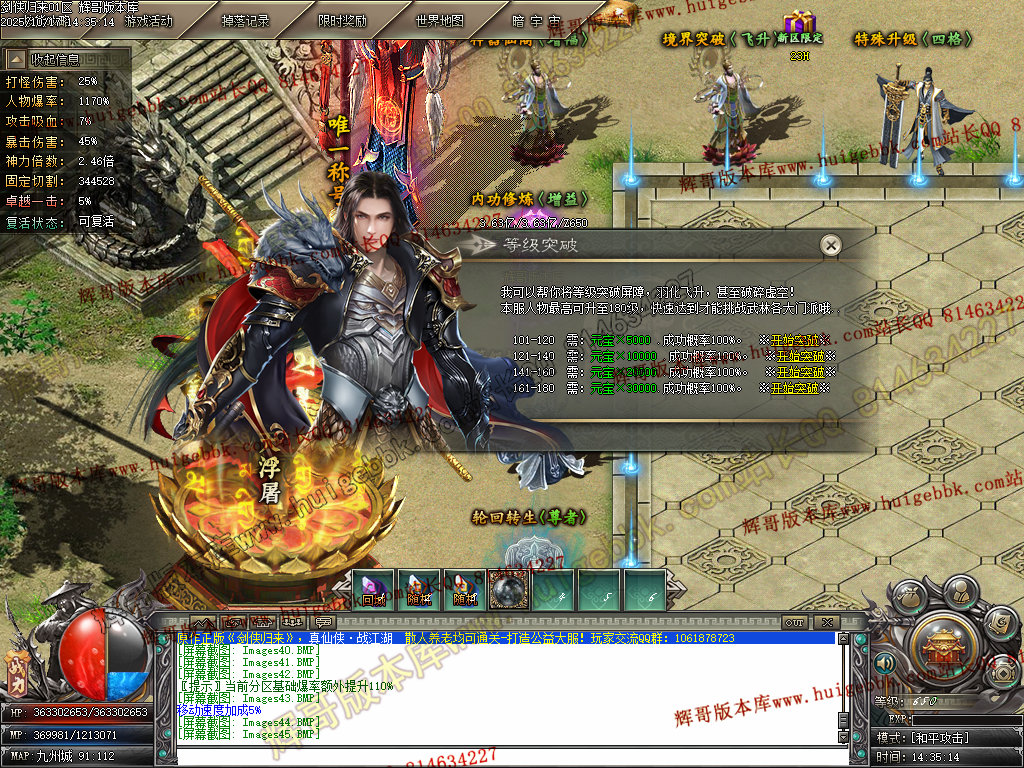Image resolution: width=1024 pixels, height=768 pixels.
Task: Open the 世界地图 world map
Action: (x=440, y=21)
